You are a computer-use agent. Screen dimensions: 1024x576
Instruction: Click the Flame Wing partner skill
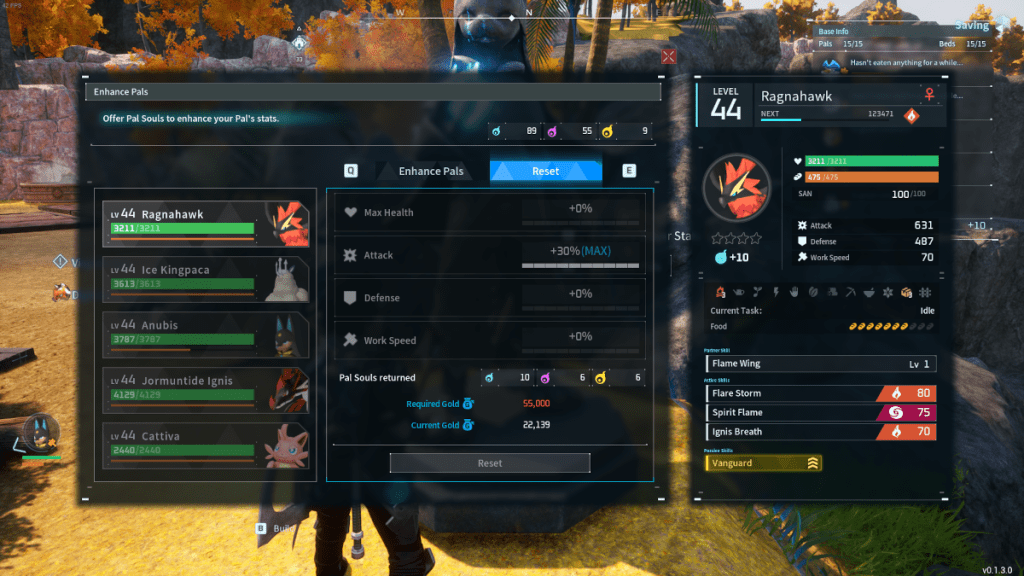(821, 364)
